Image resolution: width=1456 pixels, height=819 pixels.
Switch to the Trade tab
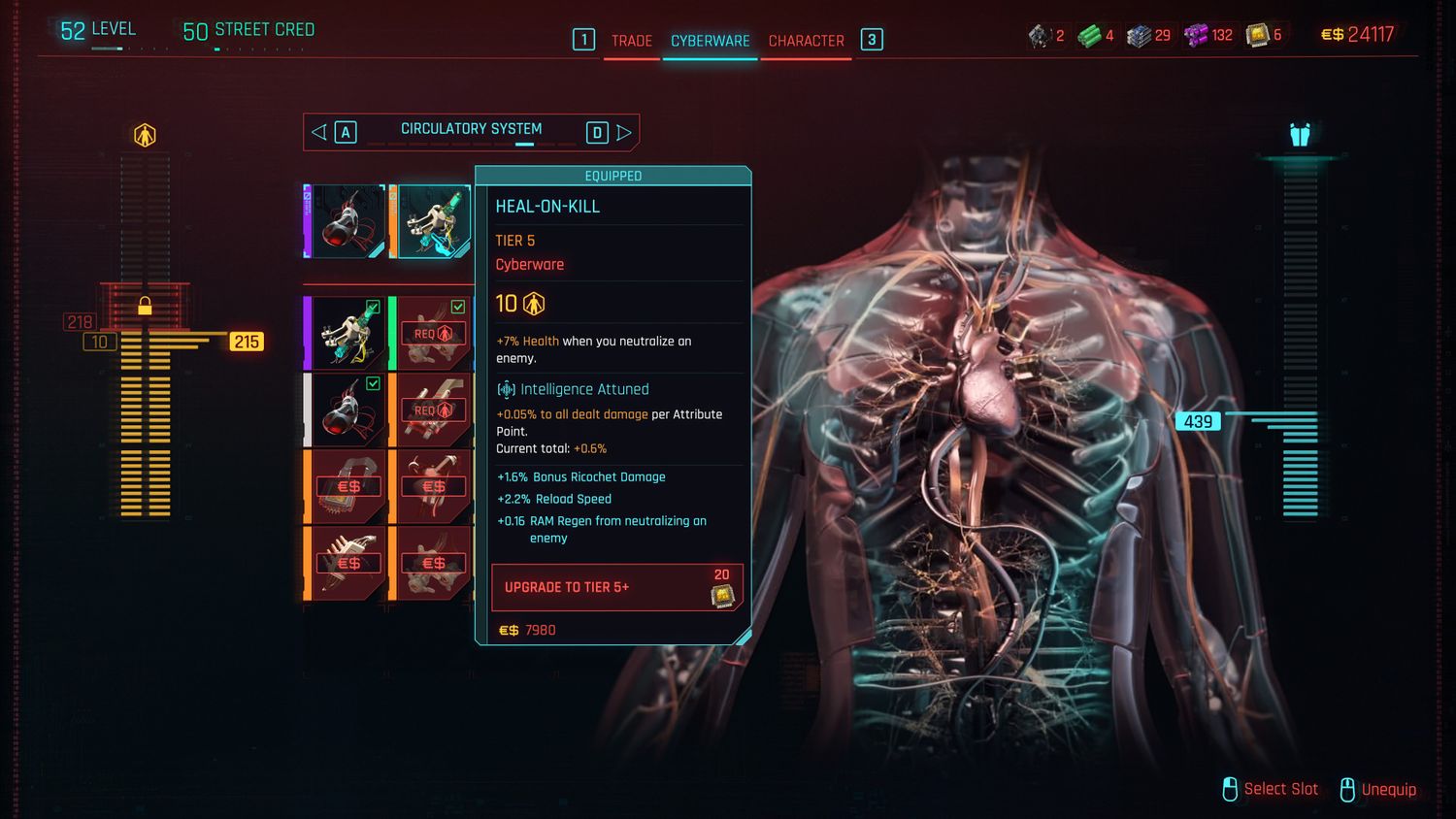[631, 41]
